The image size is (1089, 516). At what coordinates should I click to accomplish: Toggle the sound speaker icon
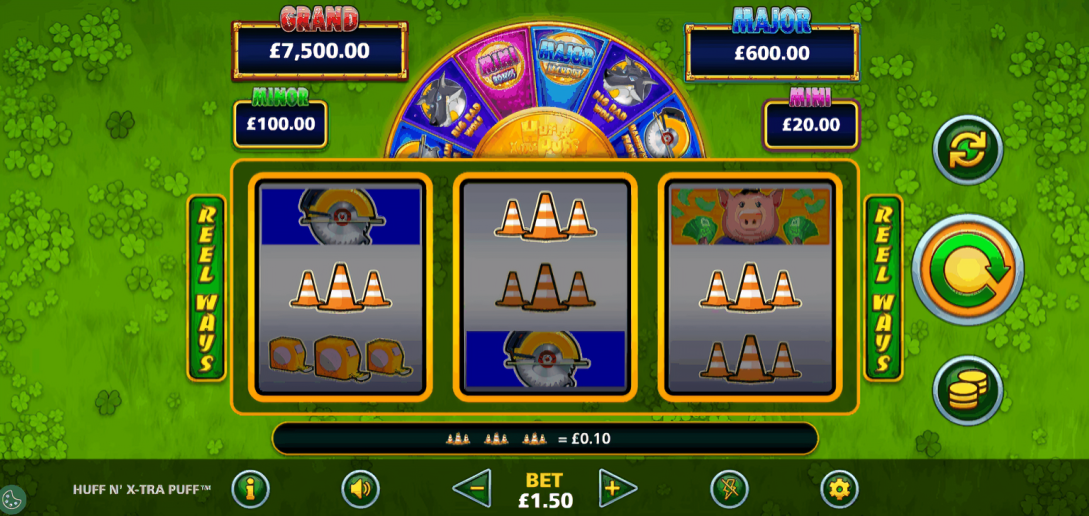coord(360,489)
